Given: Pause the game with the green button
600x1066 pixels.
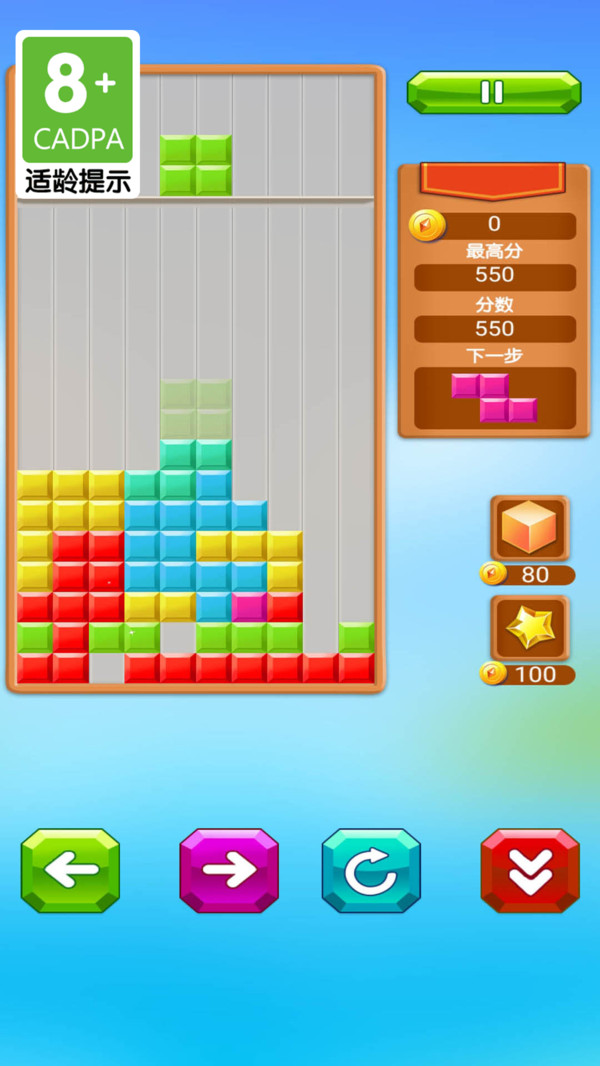Looking at the screenshot, I should [x=493, y=92].
